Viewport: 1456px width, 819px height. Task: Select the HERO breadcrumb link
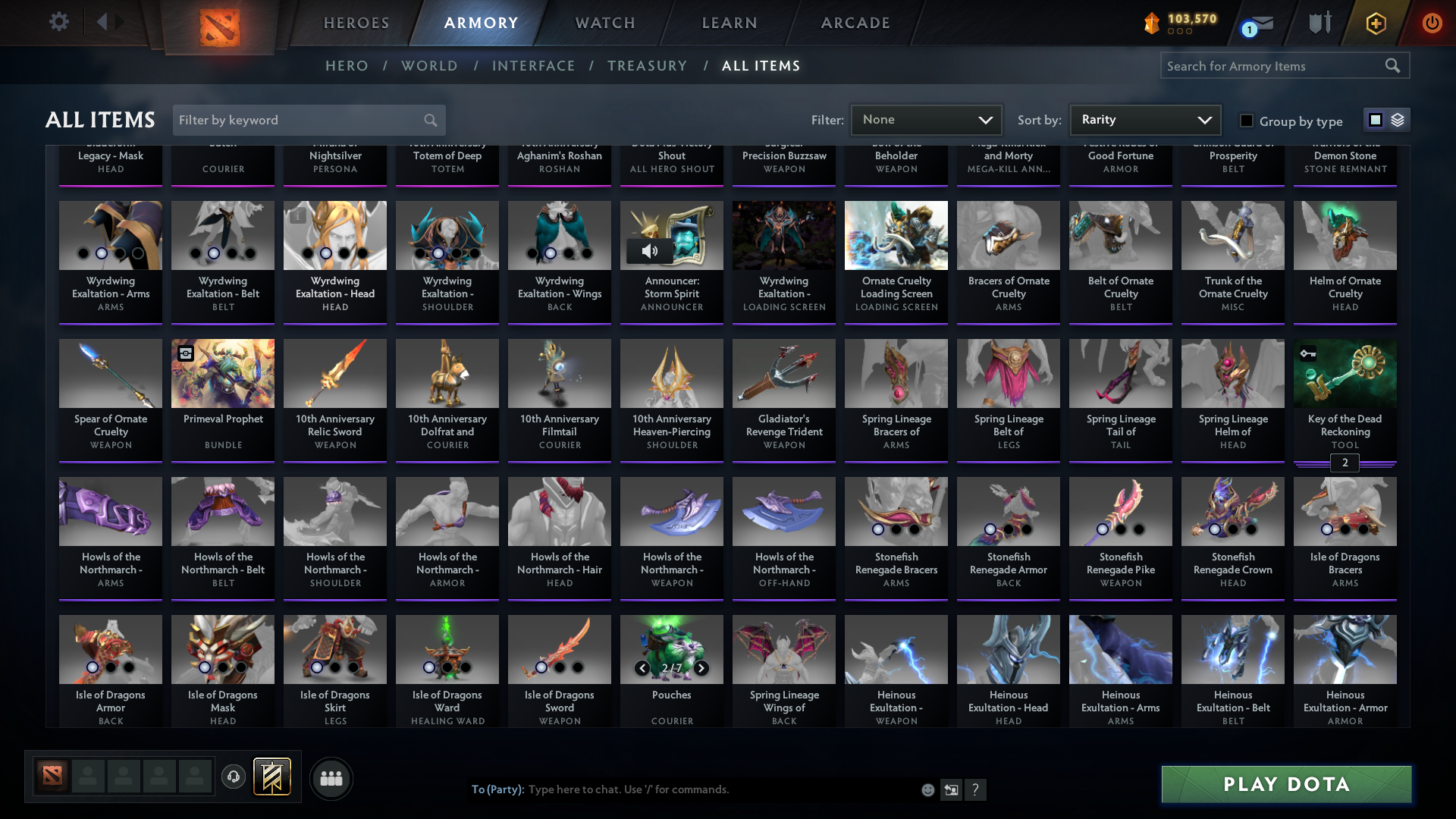coord(347,66)
